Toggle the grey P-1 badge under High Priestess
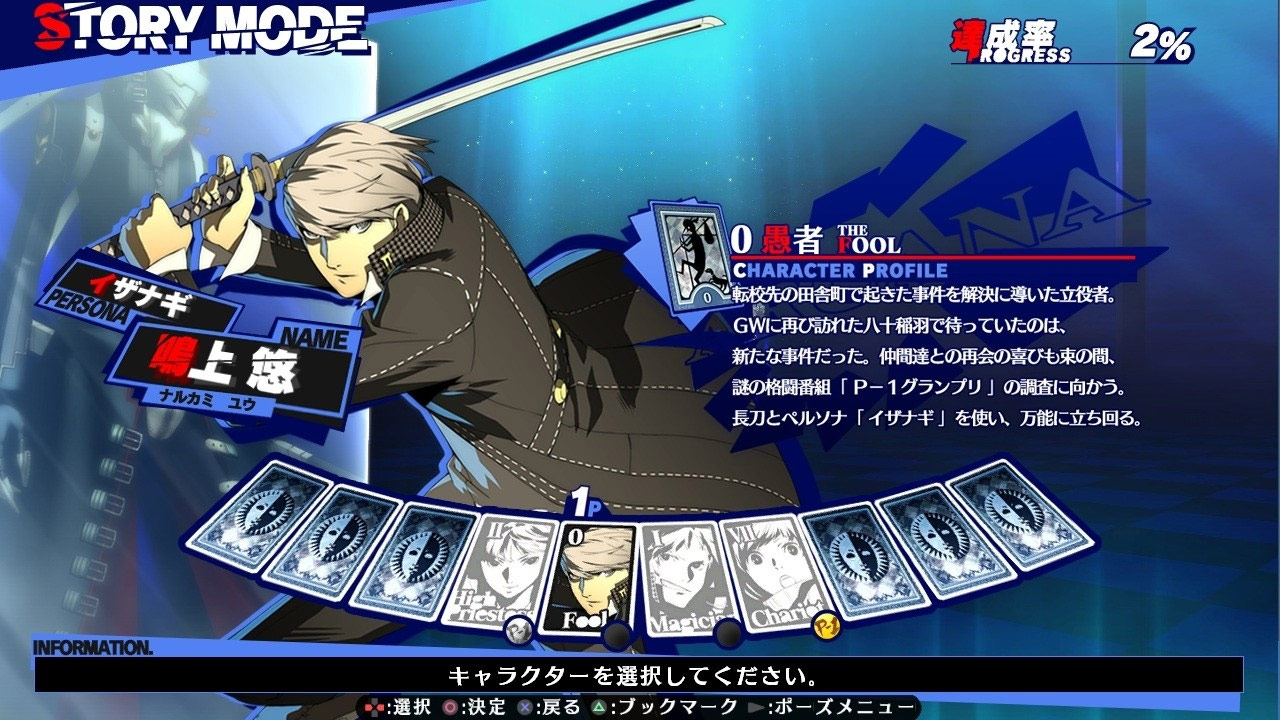Screen dimensions: 1280x720 (x=518, y=628)
